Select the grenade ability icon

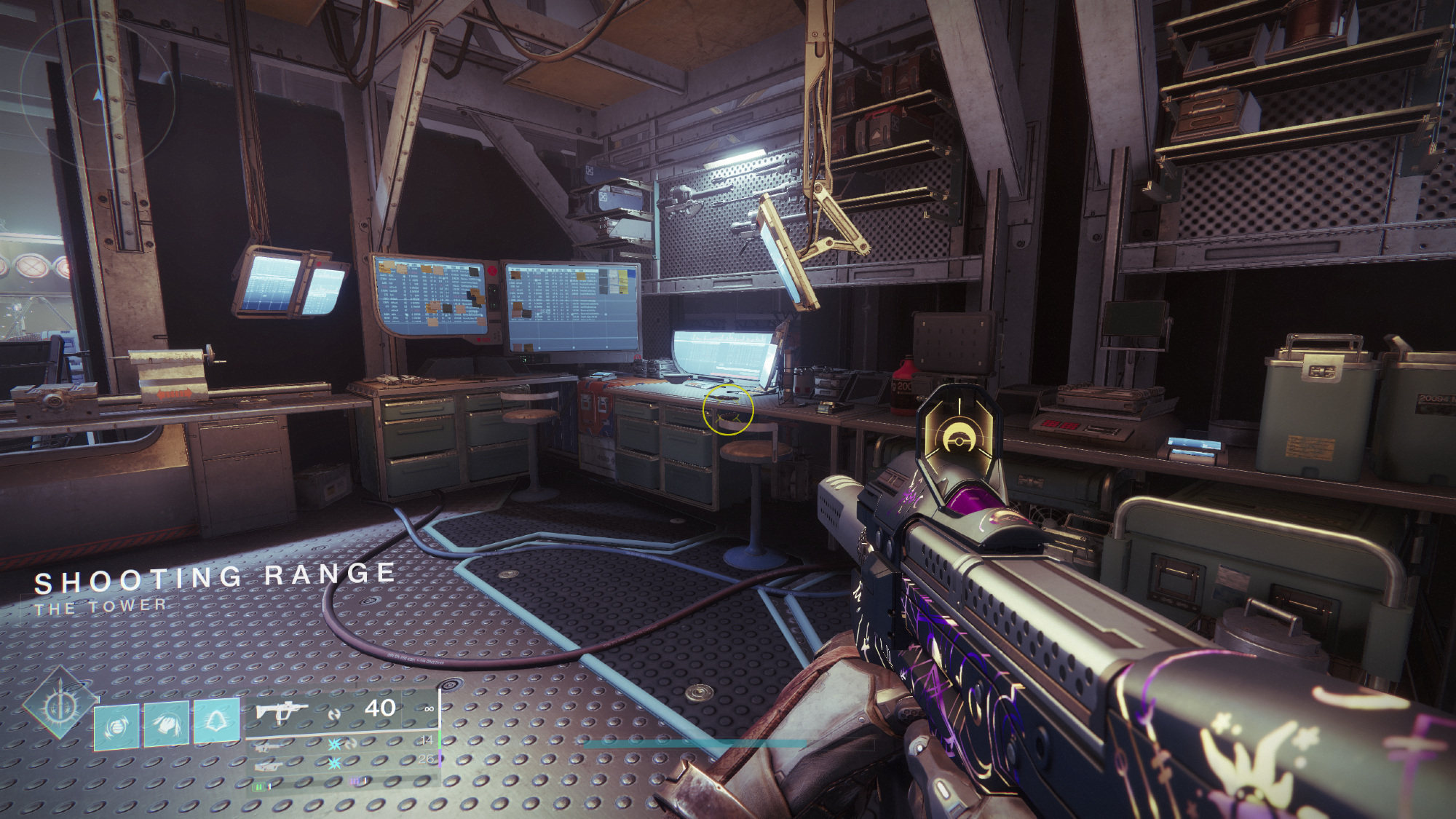coord(116,726)
